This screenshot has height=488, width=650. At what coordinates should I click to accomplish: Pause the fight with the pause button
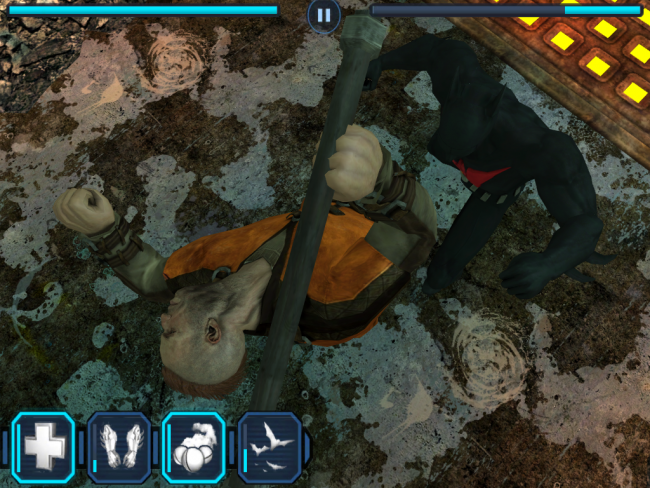323,14
